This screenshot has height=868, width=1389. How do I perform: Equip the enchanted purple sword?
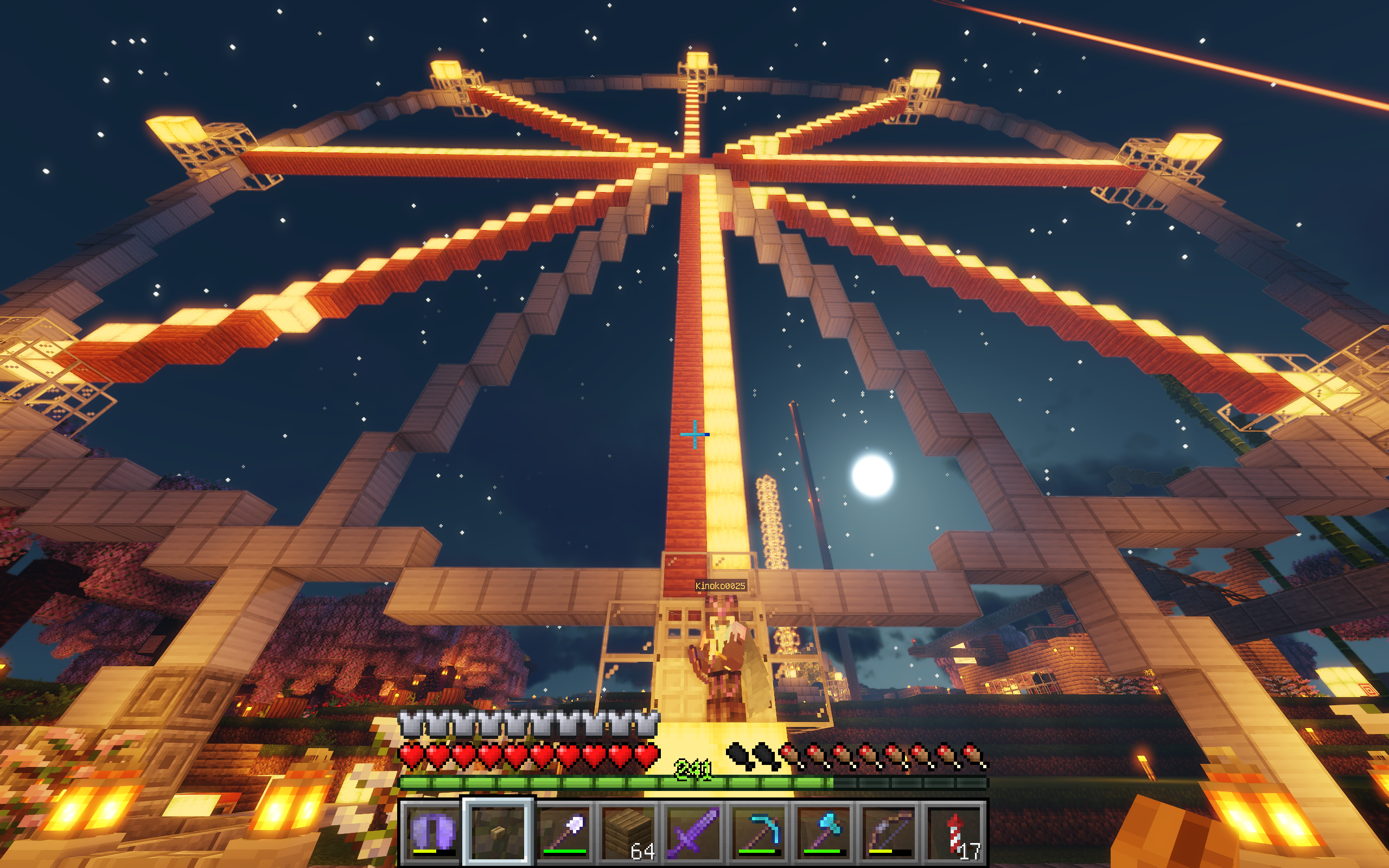(x=693, y=831)
